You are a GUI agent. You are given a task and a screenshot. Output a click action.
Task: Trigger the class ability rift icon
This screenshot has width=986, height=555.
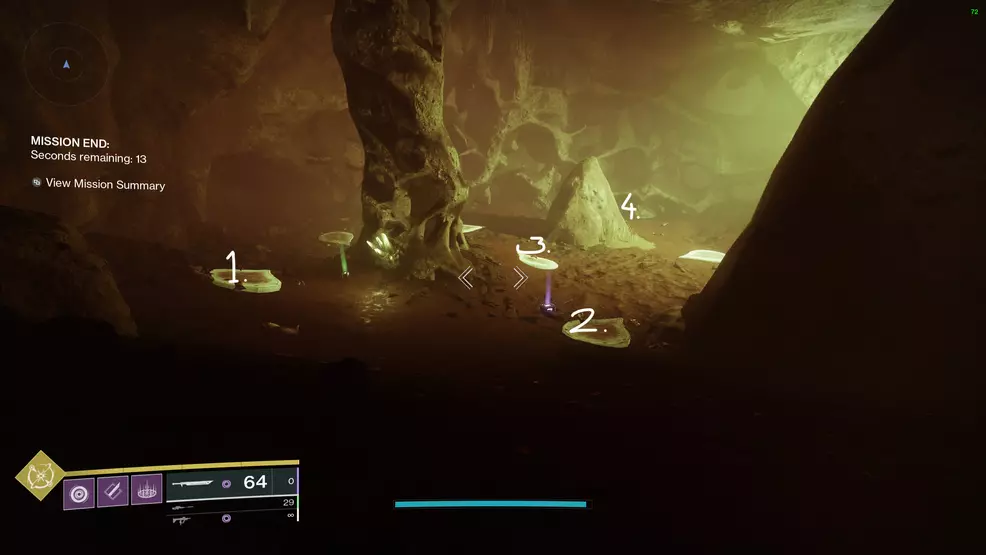(x=146, y=490)
